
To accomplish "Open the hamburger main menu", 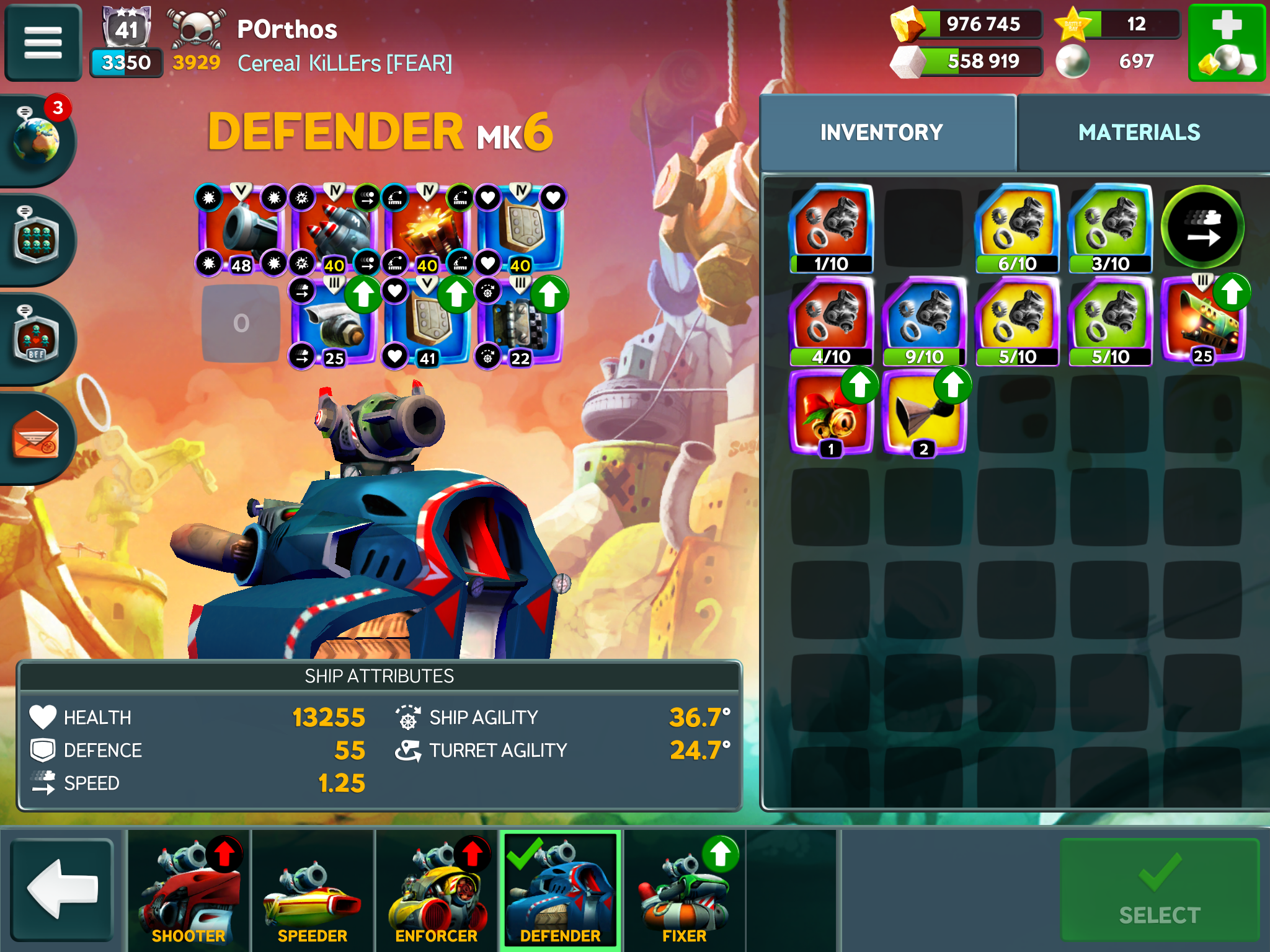I will pyautogui.click(x=43, y=43).
